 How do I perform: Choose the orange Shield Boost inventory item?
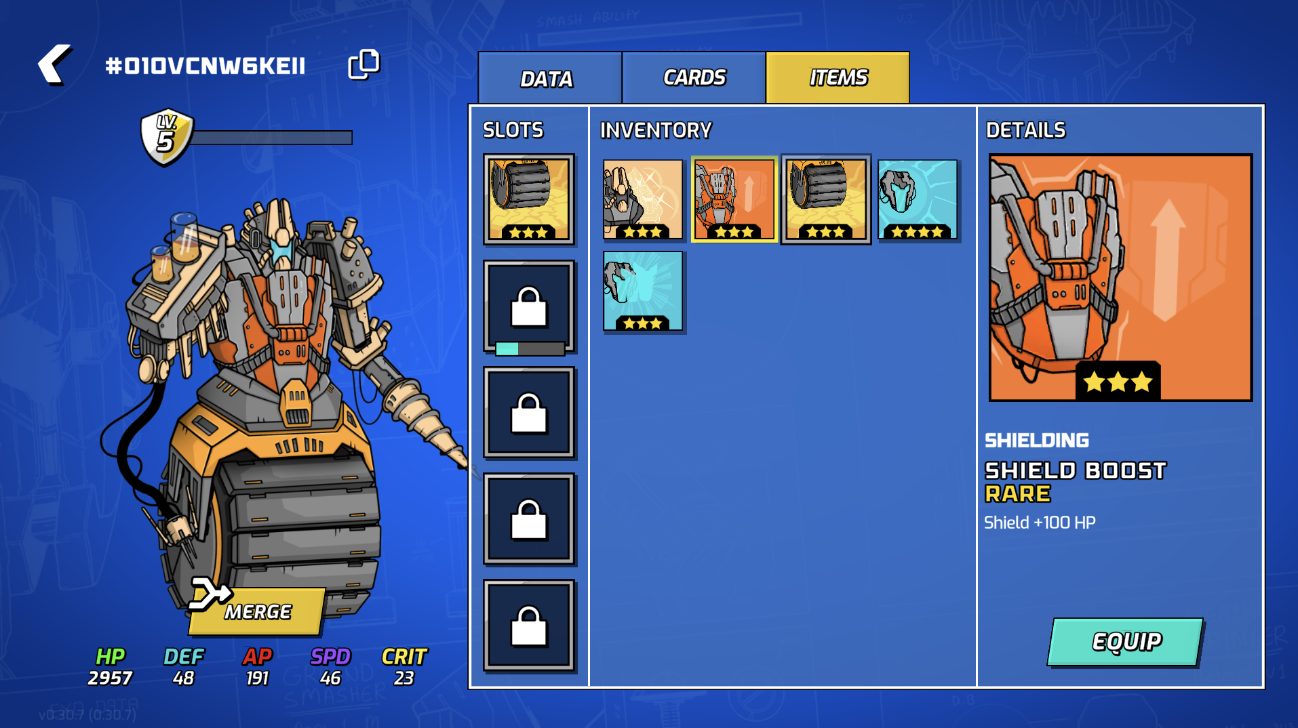[733, 199]
